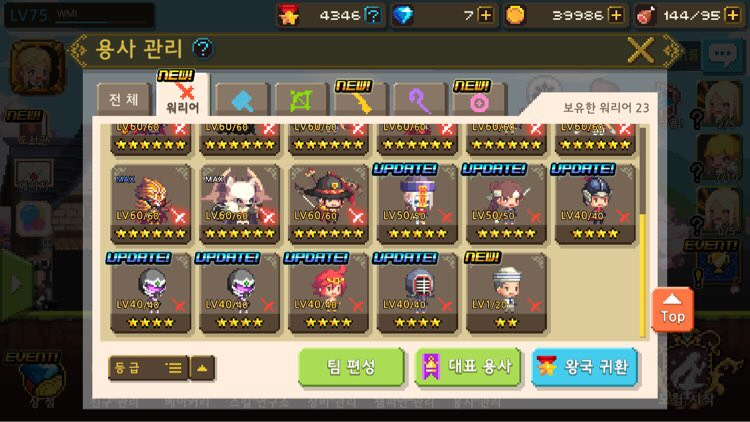Add gems with the plus button

(x=486, y=15)
